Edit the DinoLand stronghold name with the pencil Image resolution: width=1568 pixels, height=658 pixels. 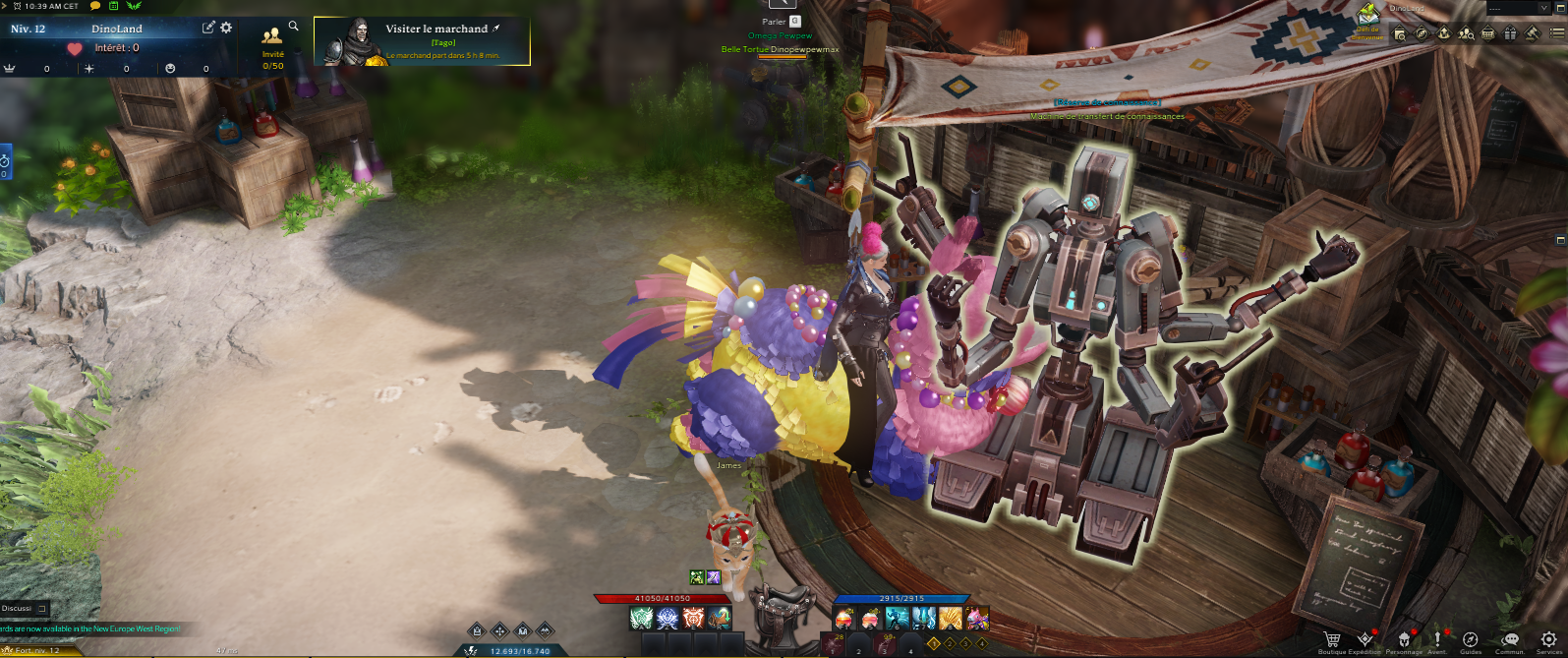point(208,28)
